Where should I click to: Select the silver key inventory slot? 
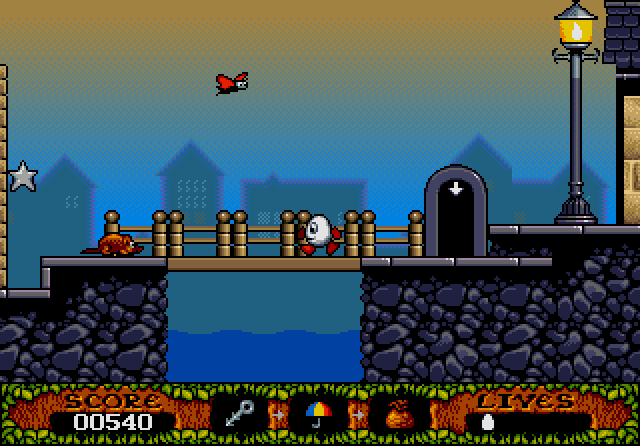pyautogui.click(x=241, y=412)
